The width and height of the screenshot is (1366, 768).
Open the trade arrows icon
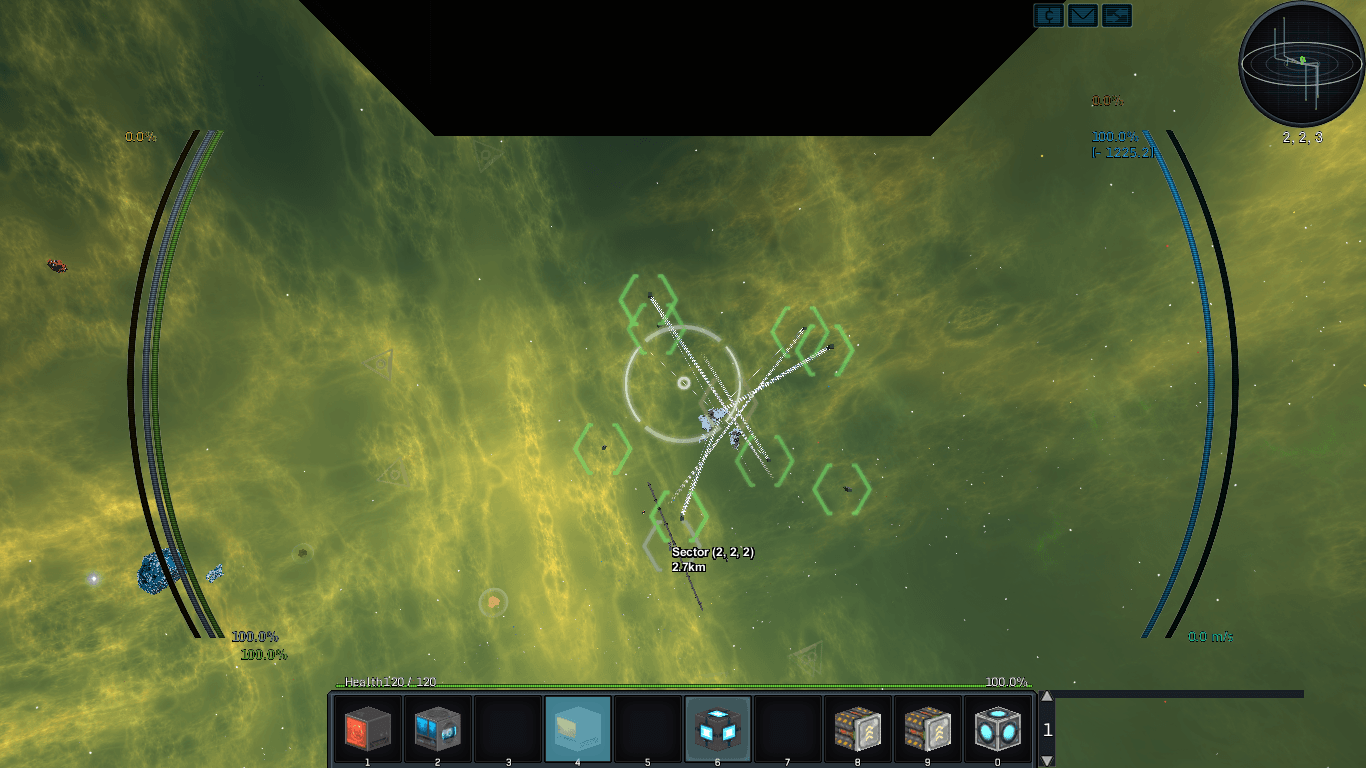coord(1116,15)
